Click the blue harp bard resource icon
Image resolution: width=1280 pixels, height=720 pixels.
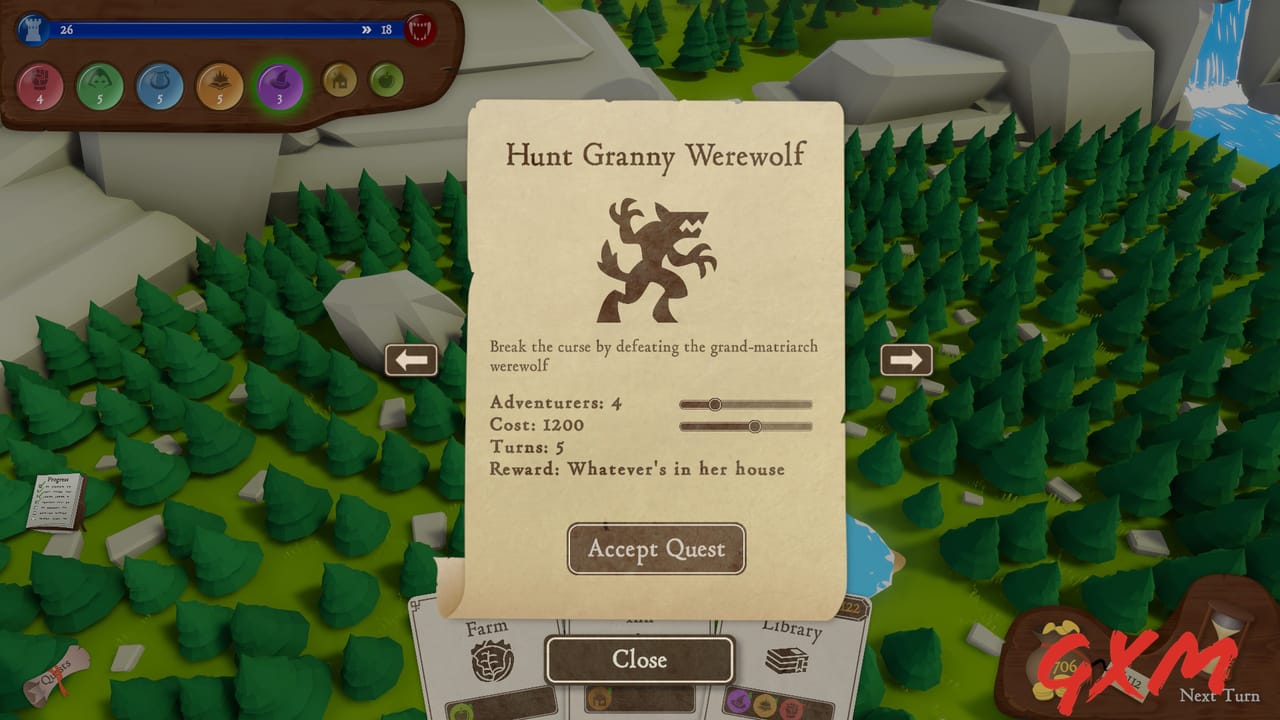click(160, 86)
